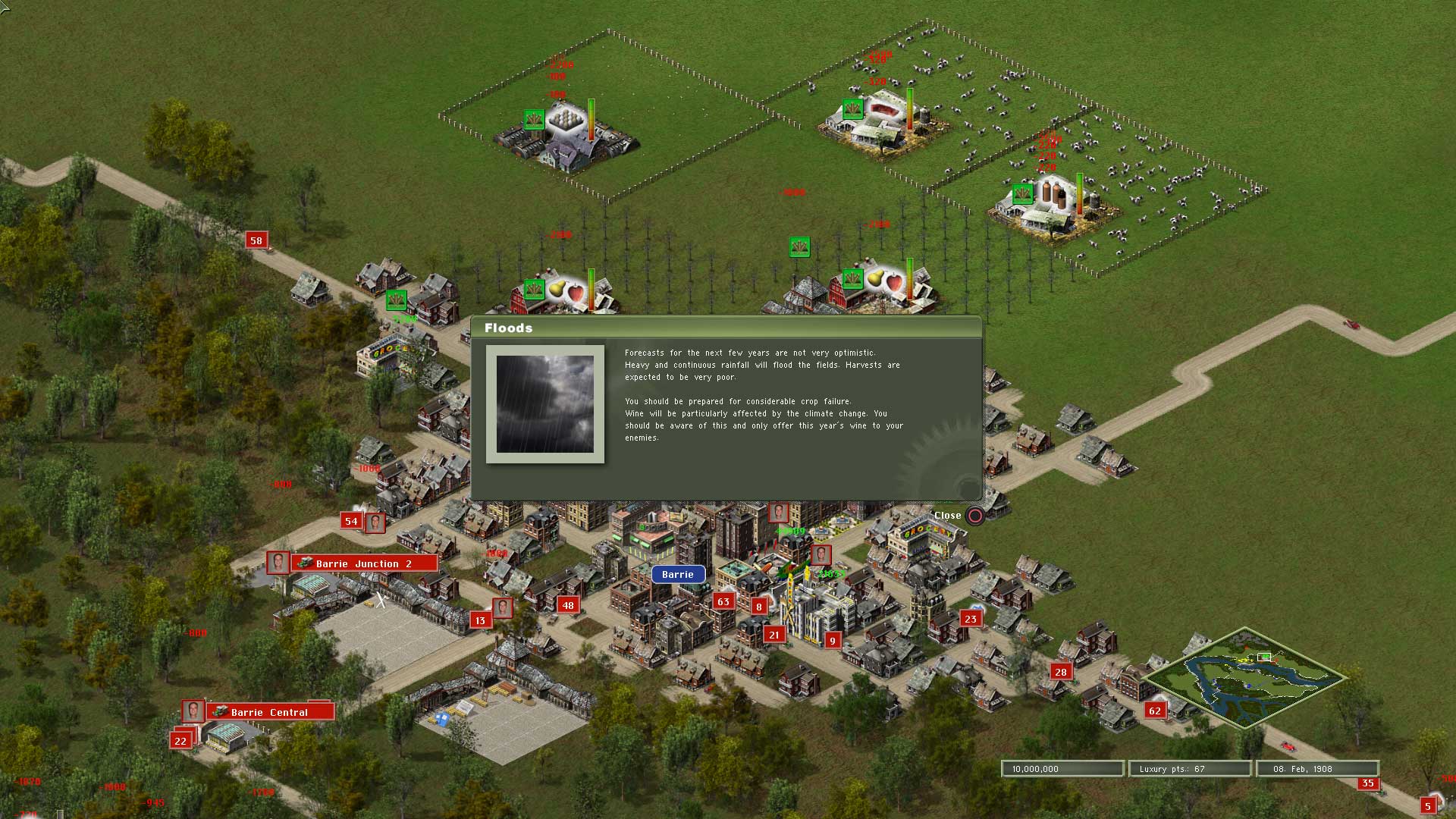Click the green truck icon on the Barrie Central sign
The image size is (1456, 819).
click(x=219, y=711)
